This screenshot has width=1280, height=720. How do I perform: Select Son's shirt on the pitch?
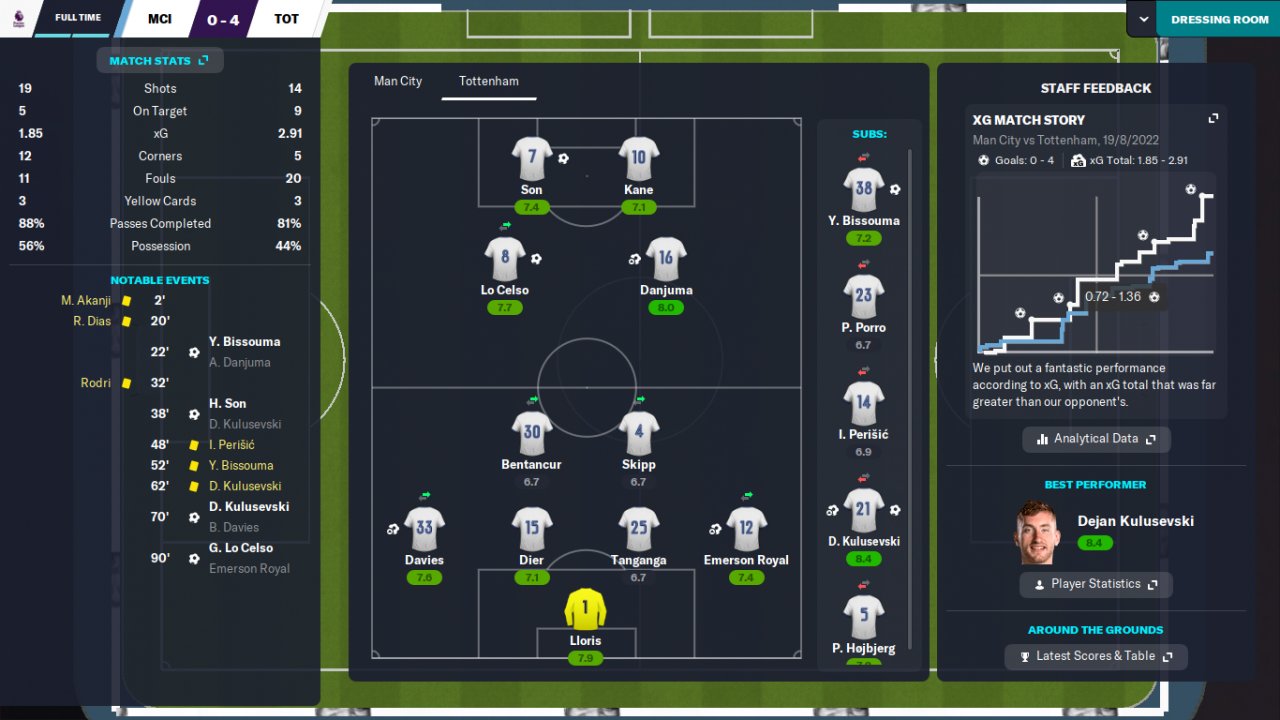click(x=531, y=158)
